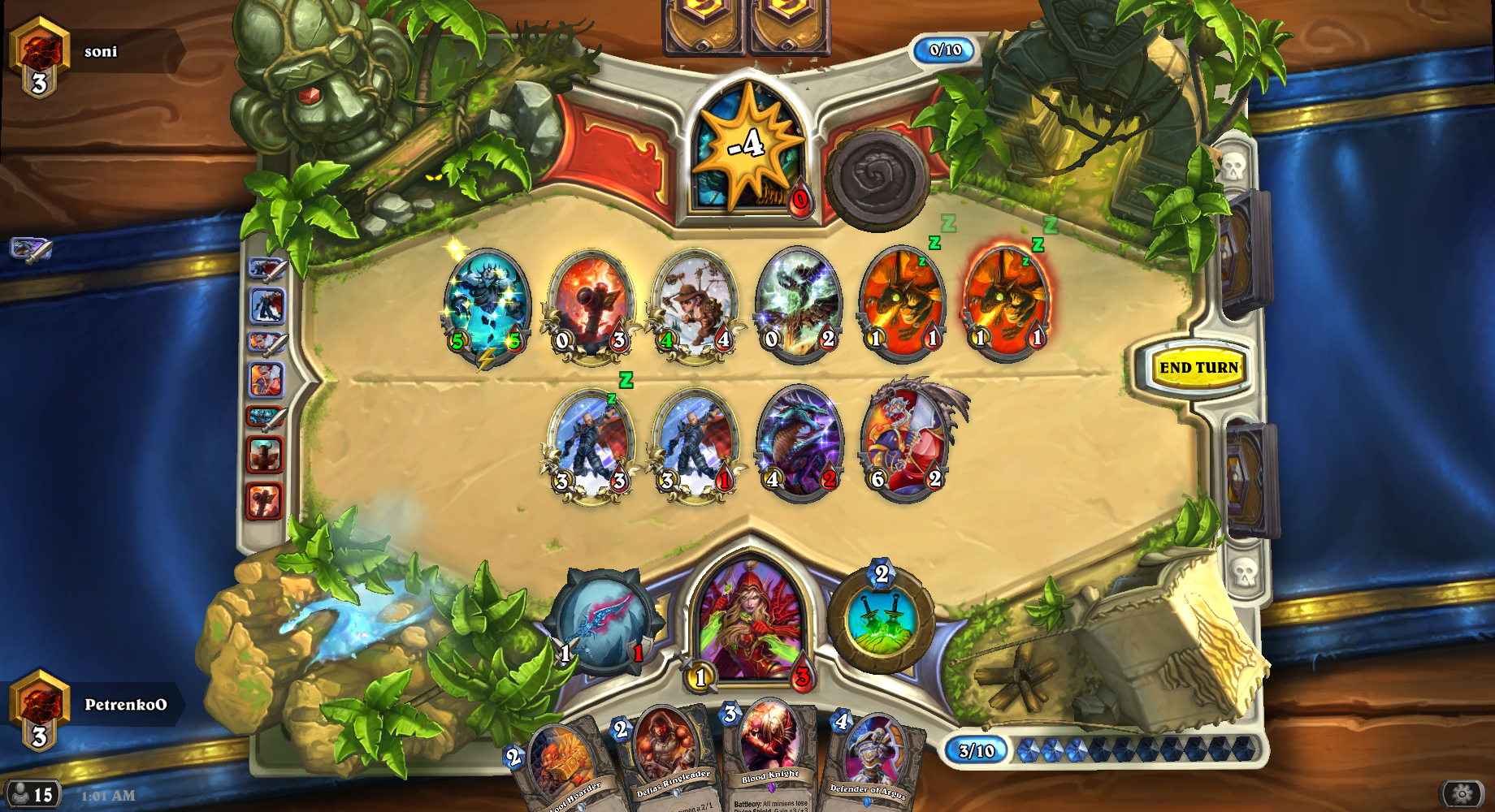This screenshot has width=1495, height=812.
Task: Select your hero portrait to attack
Action: [x=751, y=621]
